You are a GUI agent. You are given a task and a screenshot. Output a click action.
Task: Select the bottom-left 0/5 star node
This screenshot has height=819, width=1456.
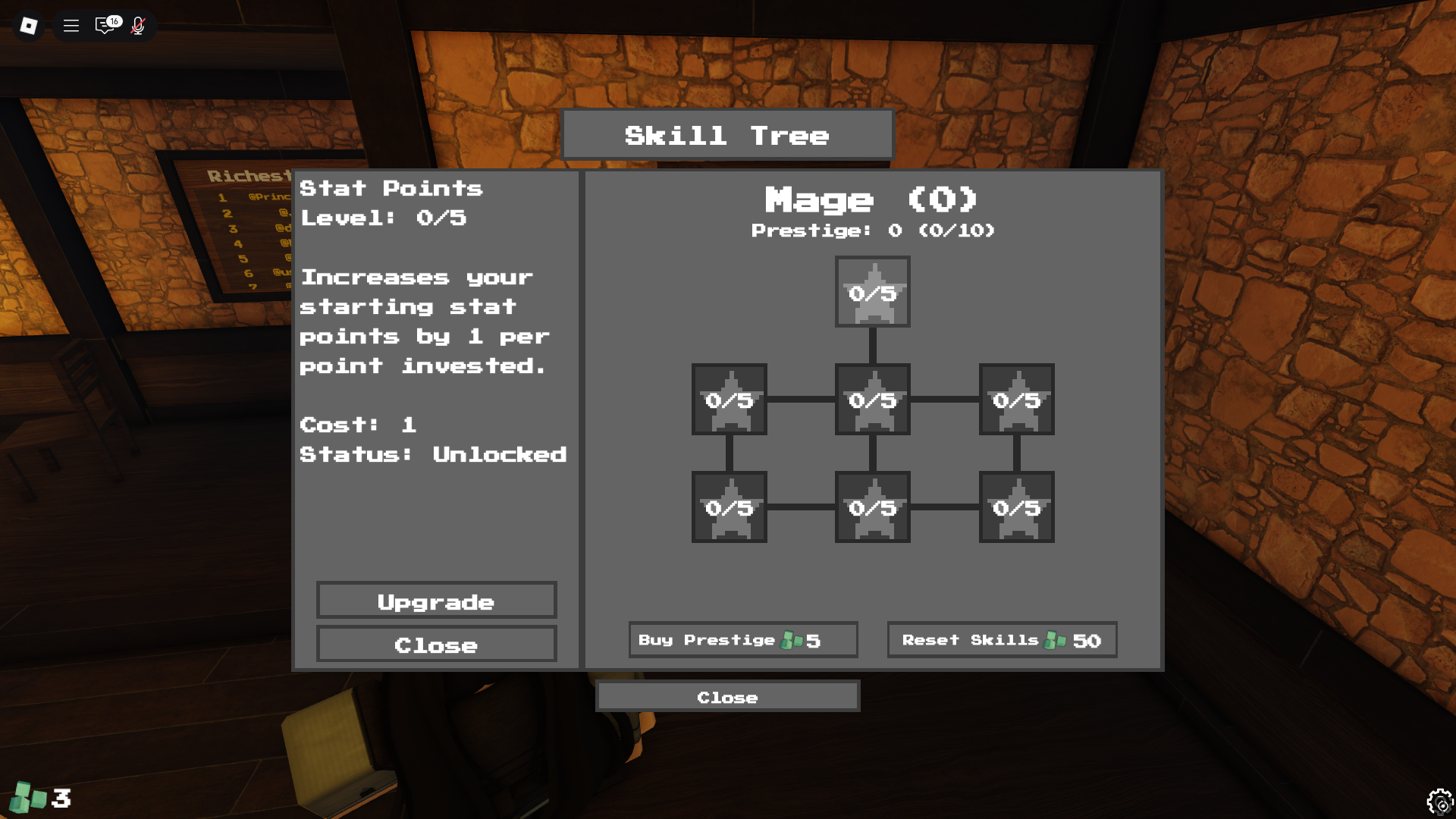[x=728, y=508]
